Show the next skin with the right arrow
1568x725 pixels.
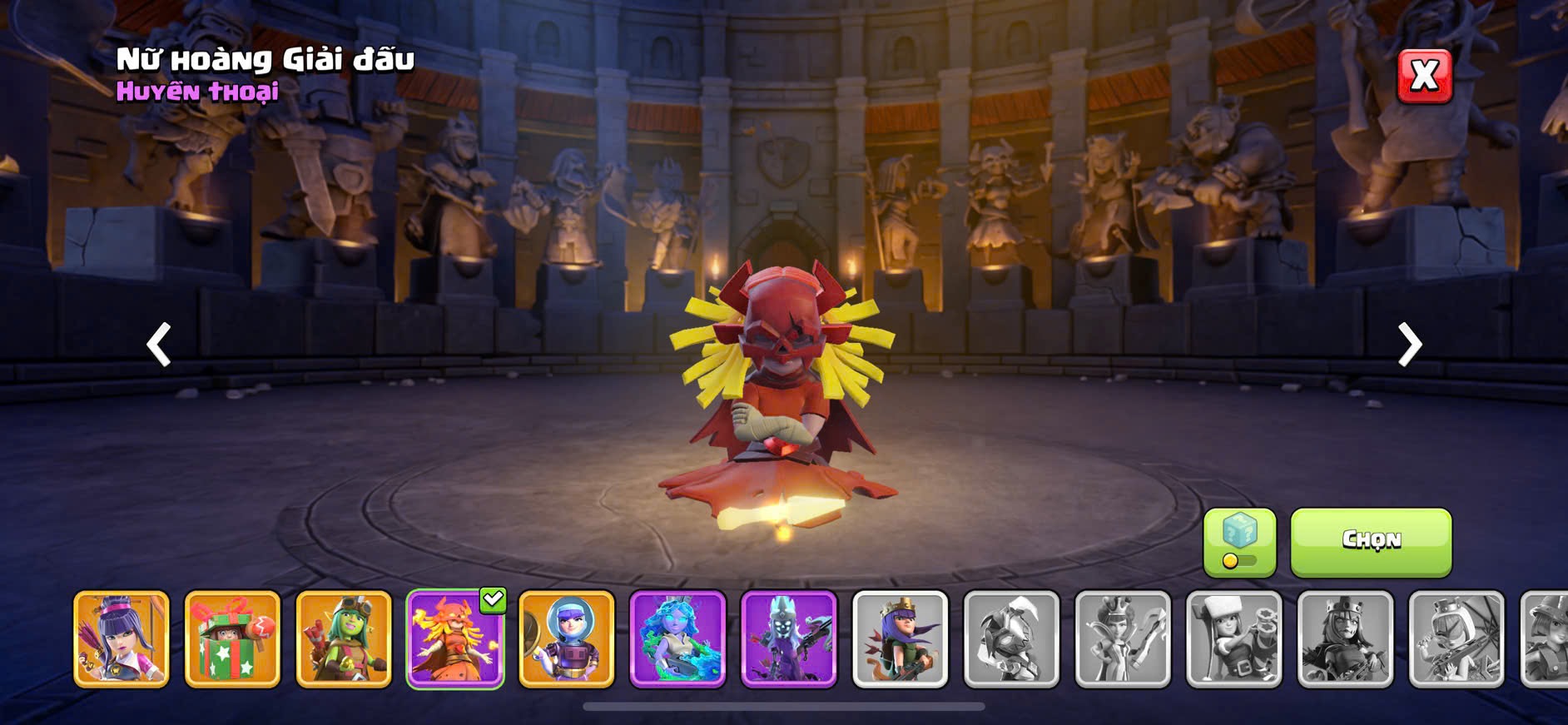(x=1409, y=345)
